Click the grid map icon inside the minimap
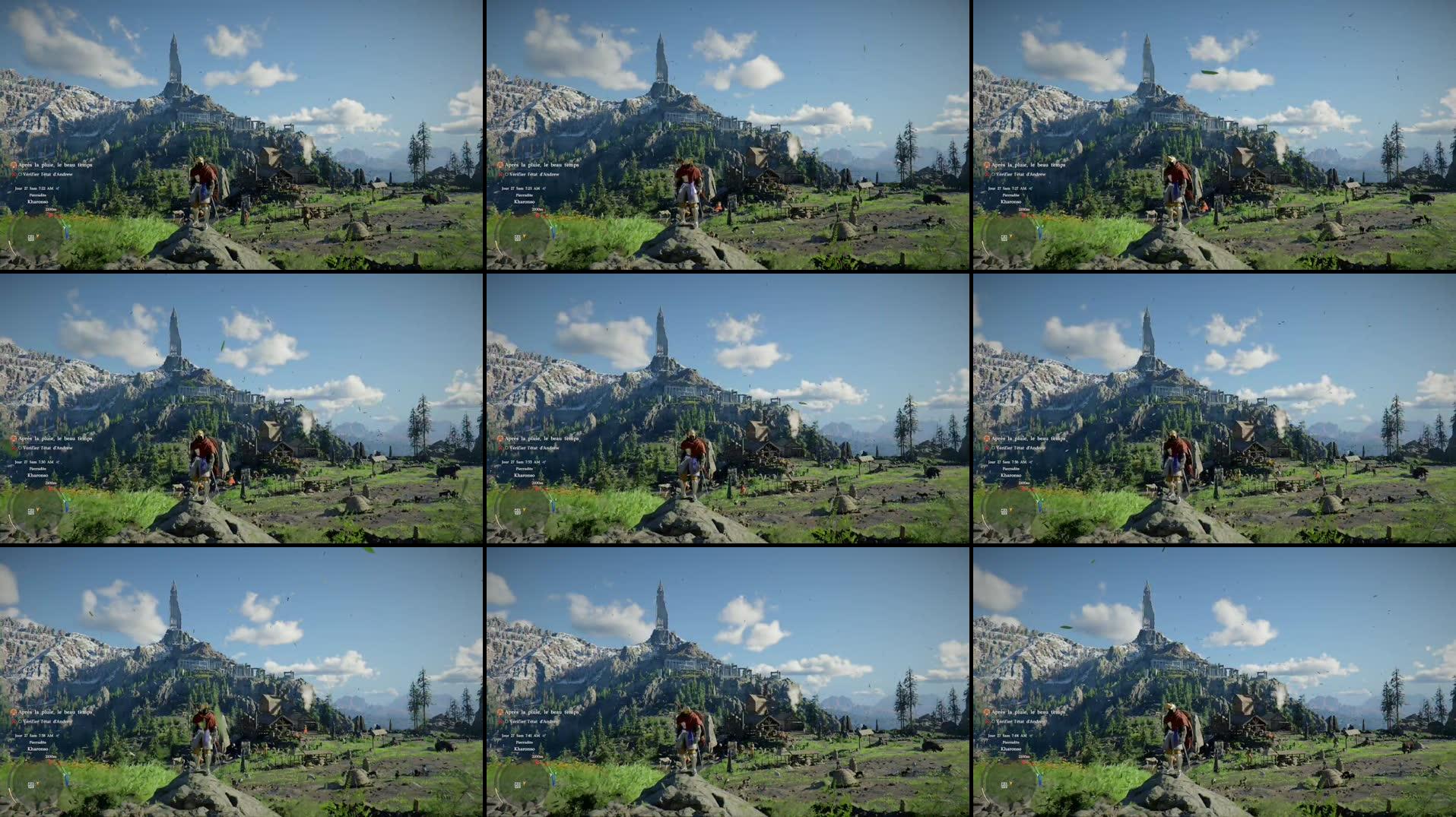Screen dimensions: 1456x817 coord(31,239)
